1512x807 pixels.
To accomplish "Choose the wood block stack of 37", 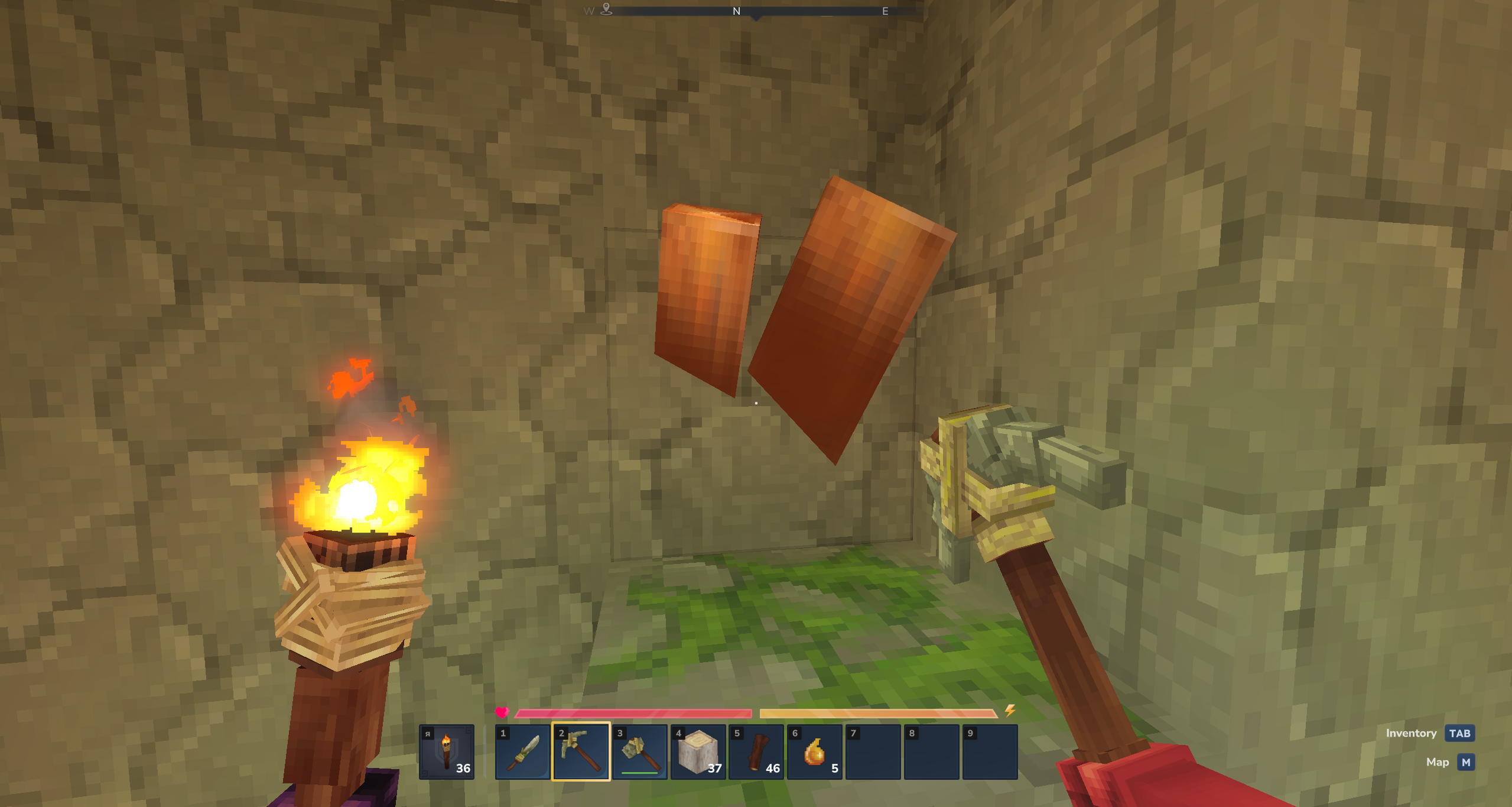I will click(x=698, y=751).
